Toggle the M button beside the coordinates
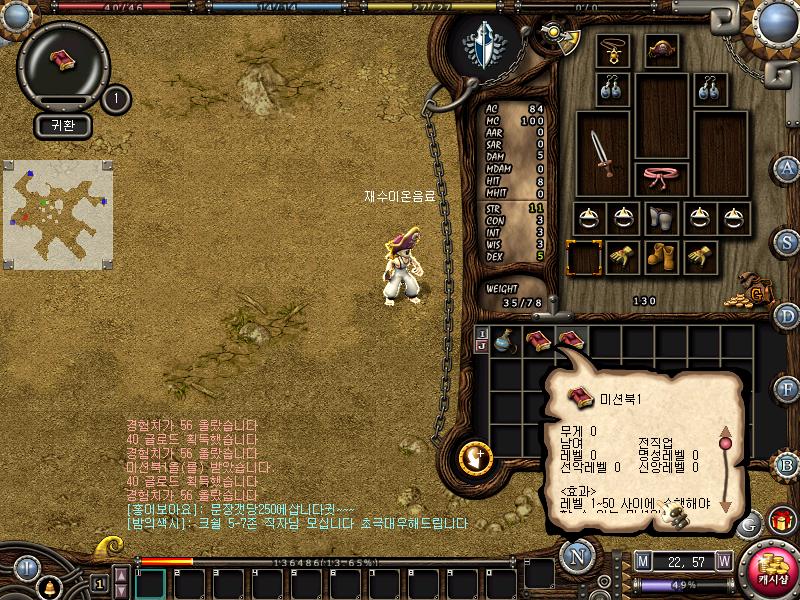The width and height of the screenshot is (800, 600). point(642,561)
